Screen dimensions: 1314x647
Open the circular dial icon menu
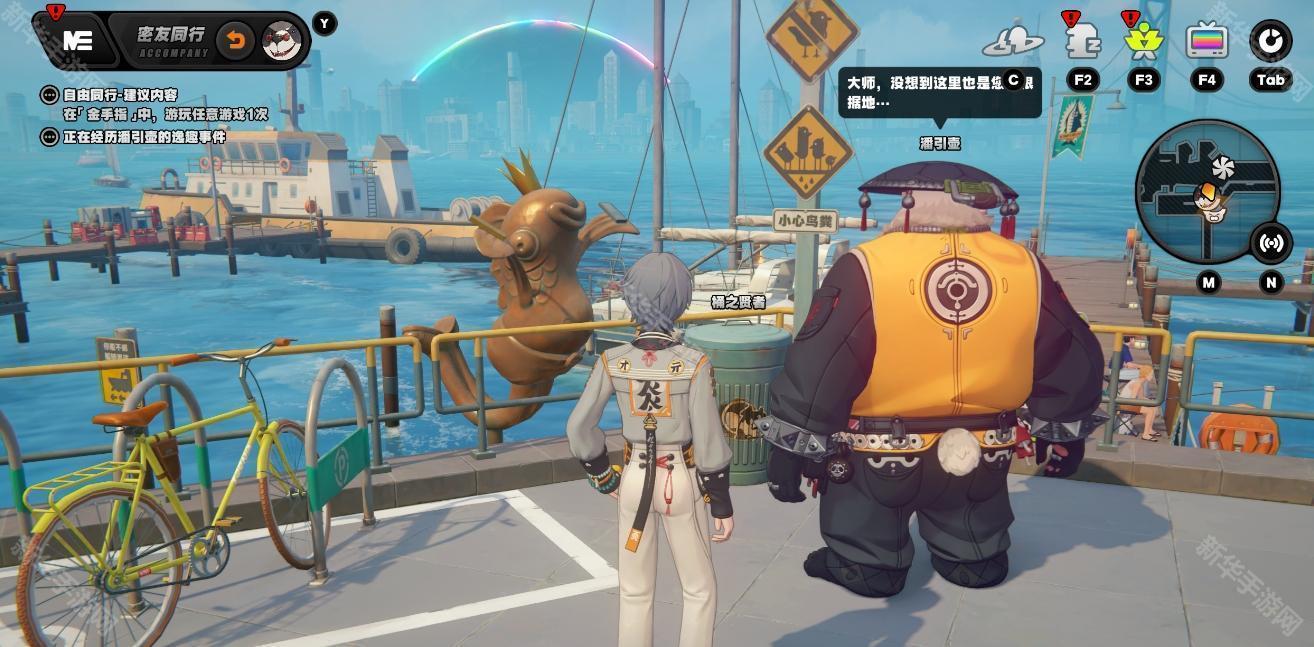coord(1270,41)
